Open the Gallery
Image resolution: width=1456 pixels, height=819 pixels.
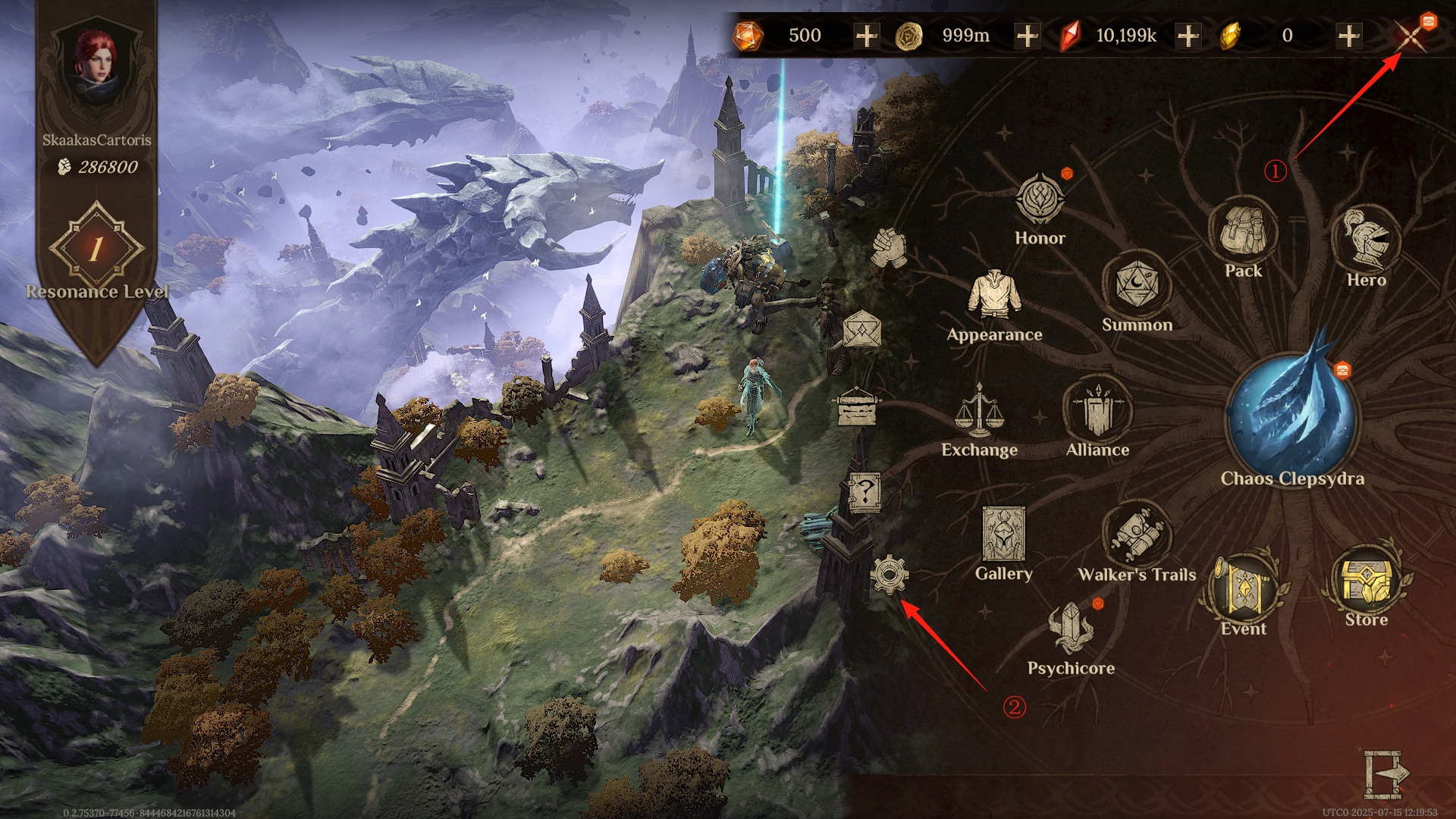(x=1003, y=535)
